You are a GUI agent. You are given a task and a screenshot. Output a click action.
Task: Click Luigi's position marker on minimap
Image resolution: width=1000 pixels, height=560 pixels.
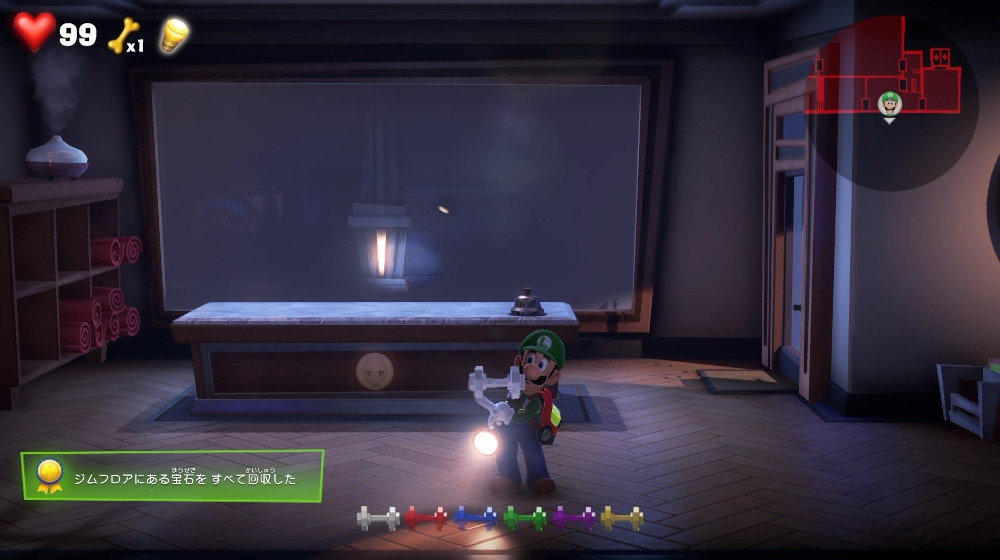[x=889, y=104]
